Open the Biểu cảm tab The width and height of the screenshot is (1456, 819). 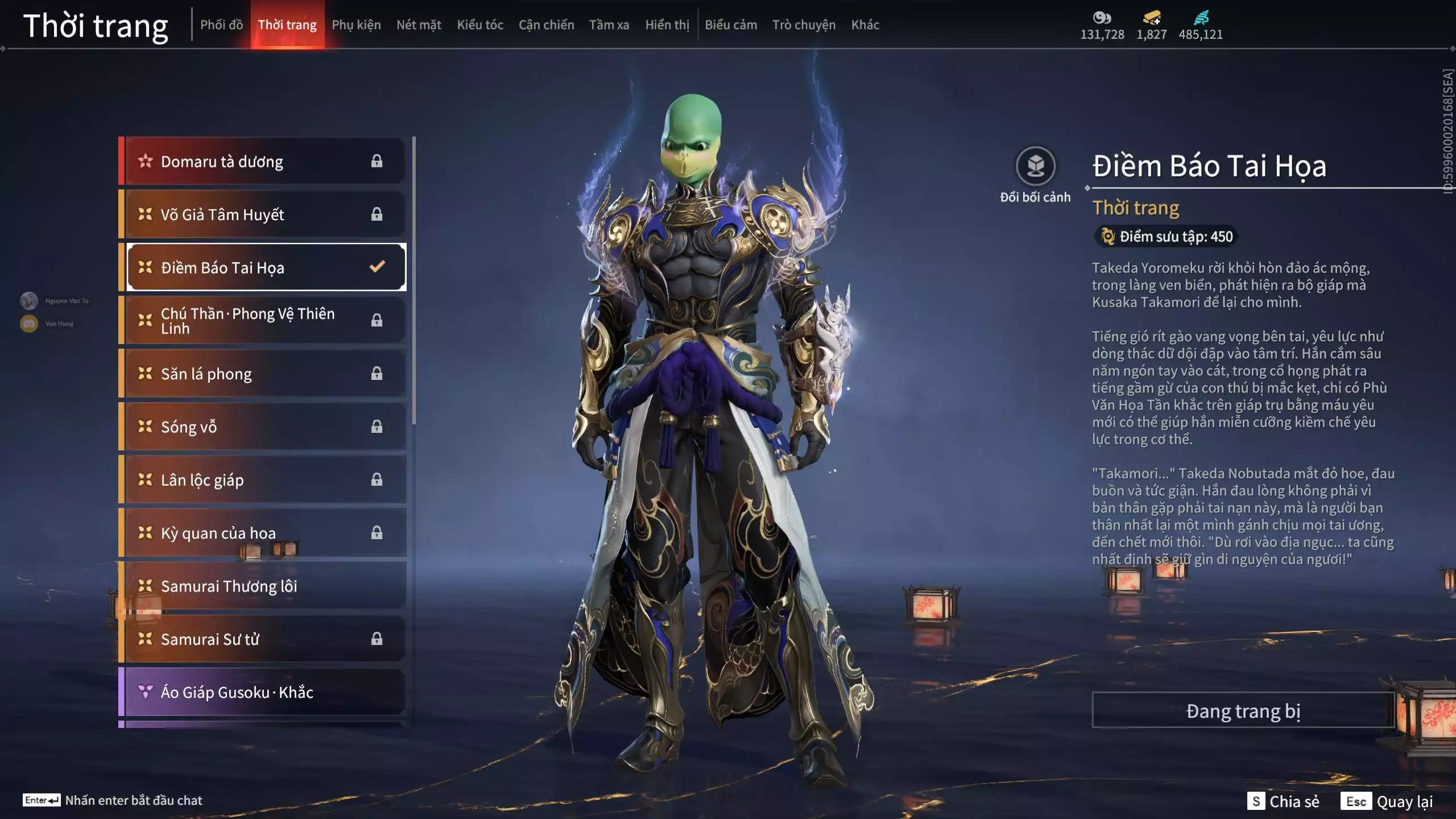[x=731, y=24]
